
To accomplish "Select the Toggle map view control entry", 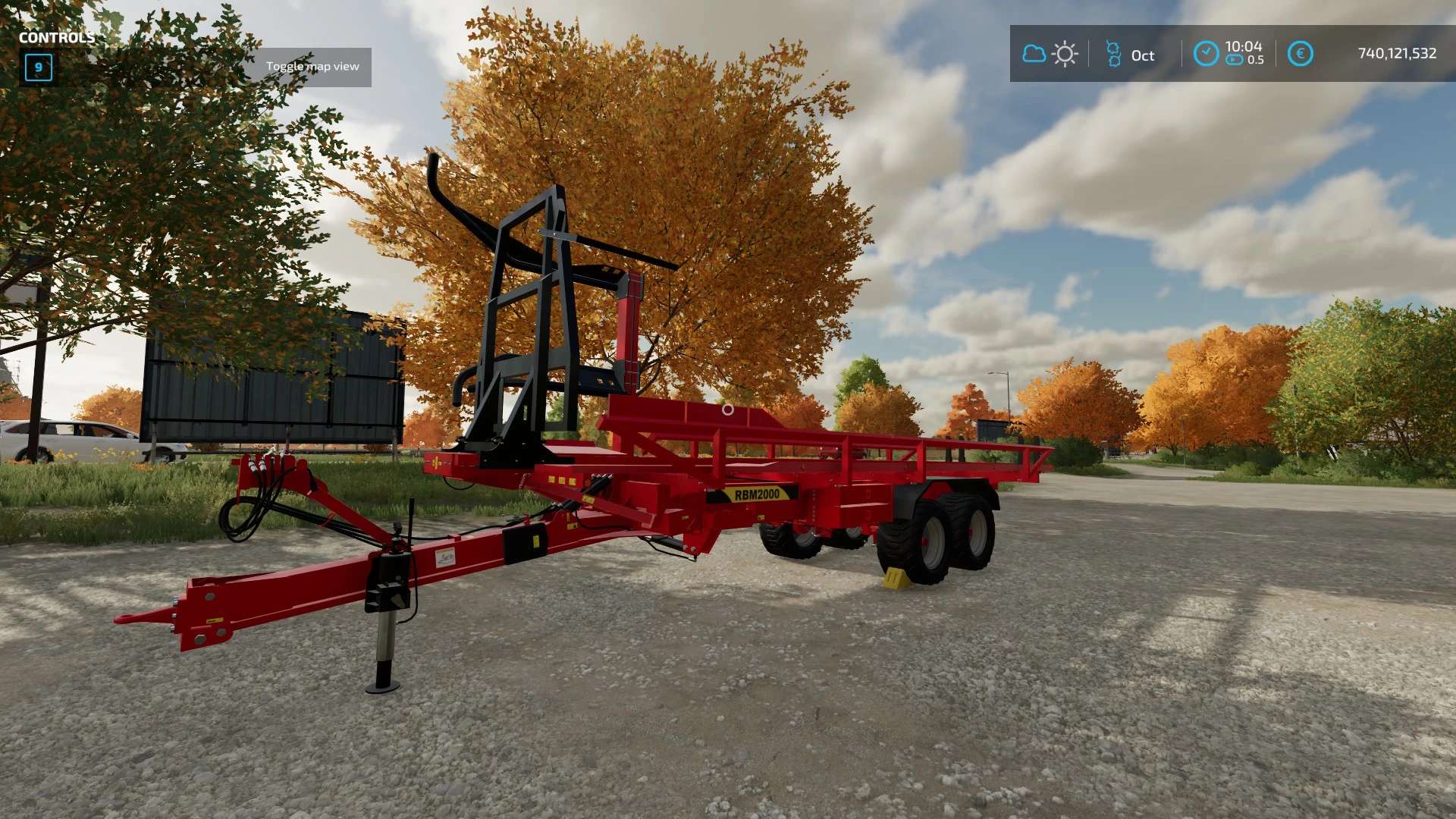I will 312,67.
